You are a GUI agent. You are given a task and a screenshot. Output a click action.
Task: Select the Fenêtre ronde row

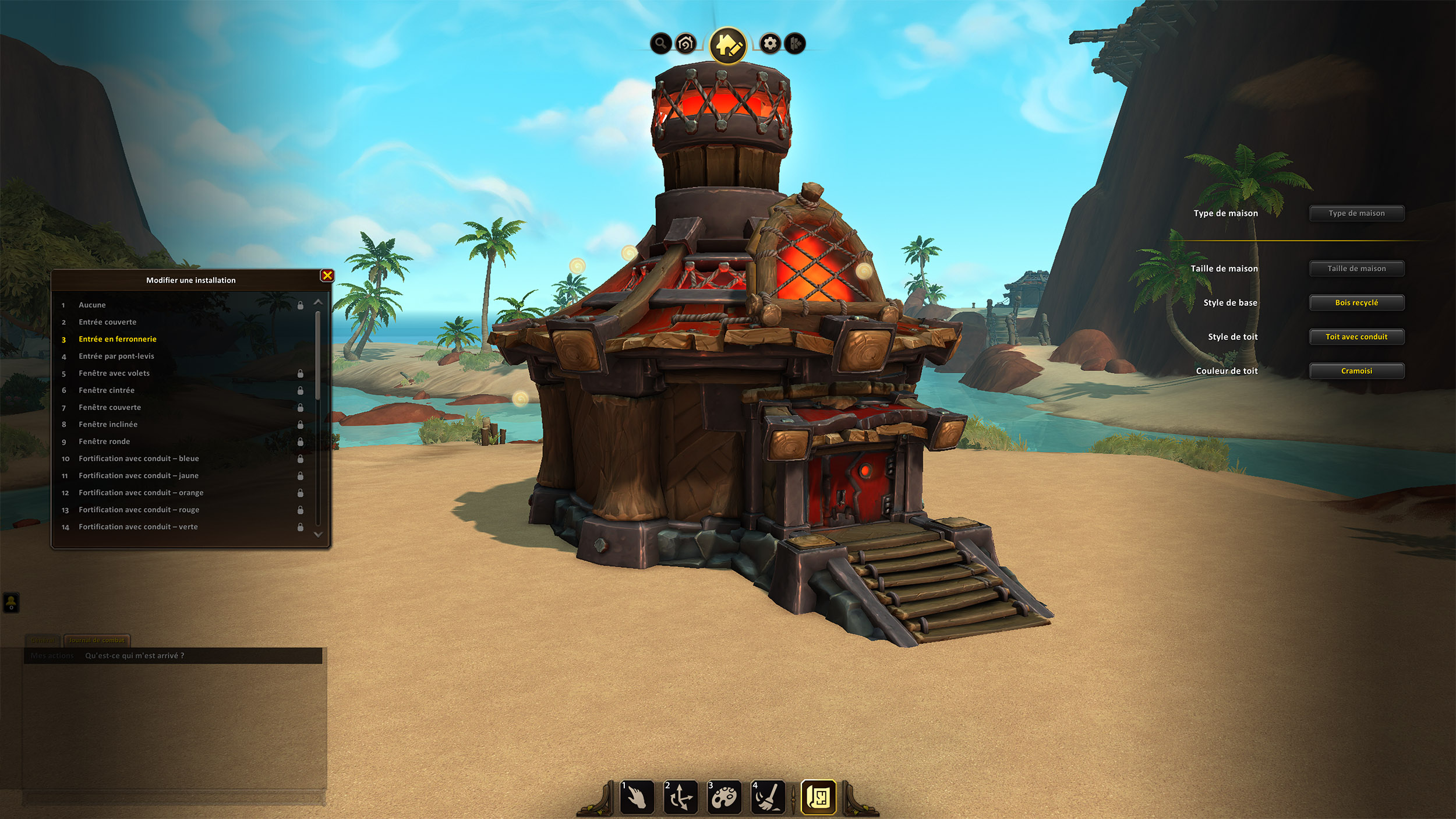pyautogui.click(x=104, y=442)
